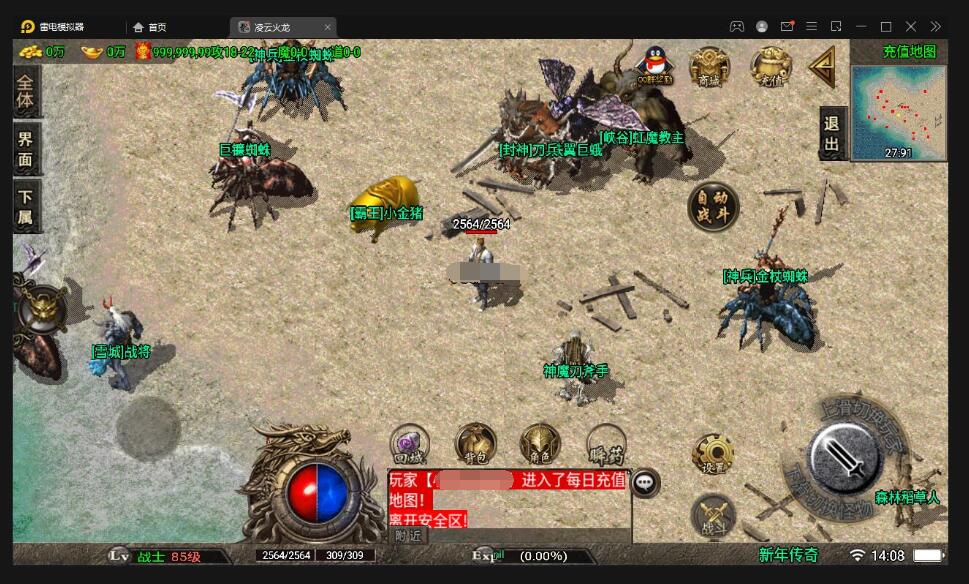Screen dimensions: 969x584
Task: Switch to the 附近 nearby chat tab
Action: click(x=408, y=535)
